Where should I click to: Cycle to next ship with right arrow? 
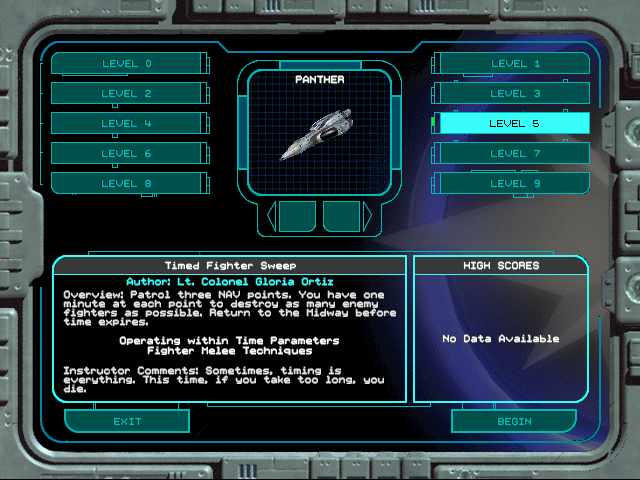coord(367,216)
